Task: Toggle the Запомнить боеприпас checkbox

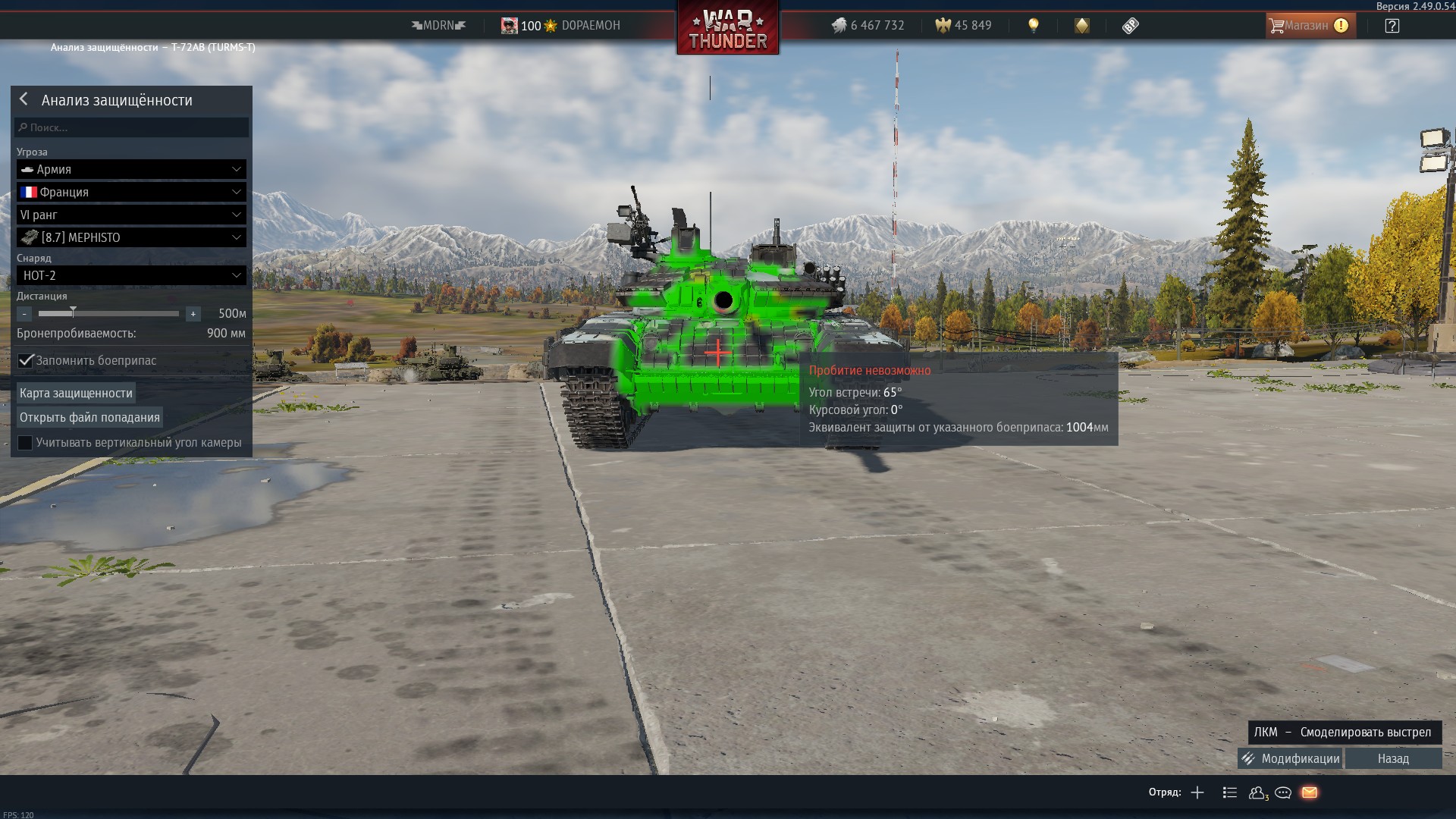Action: (x=26, y=360)
